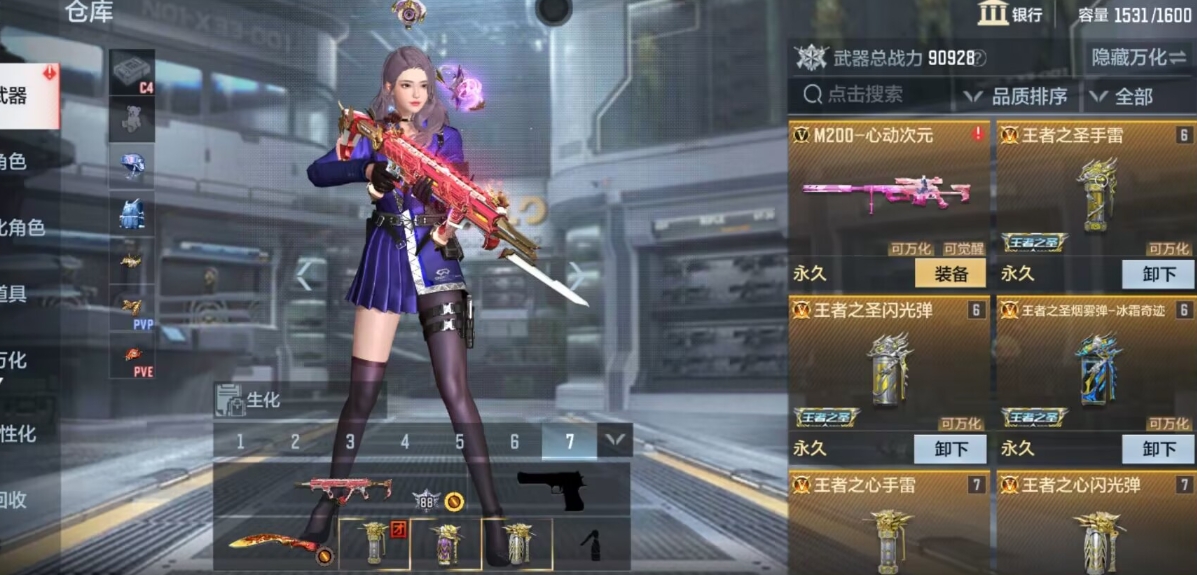
Task: Select the black pistol secondary weapon slot
Action: pos(550,490)
